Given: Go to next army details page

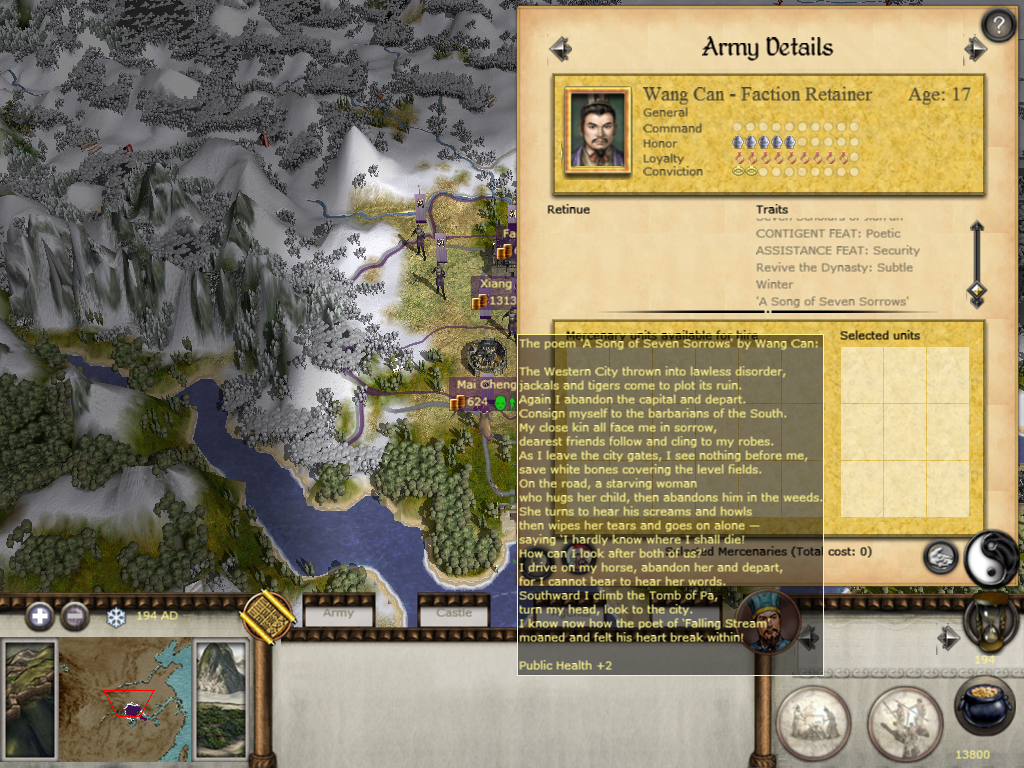Looking at the screenshot, I should [975, 48].
